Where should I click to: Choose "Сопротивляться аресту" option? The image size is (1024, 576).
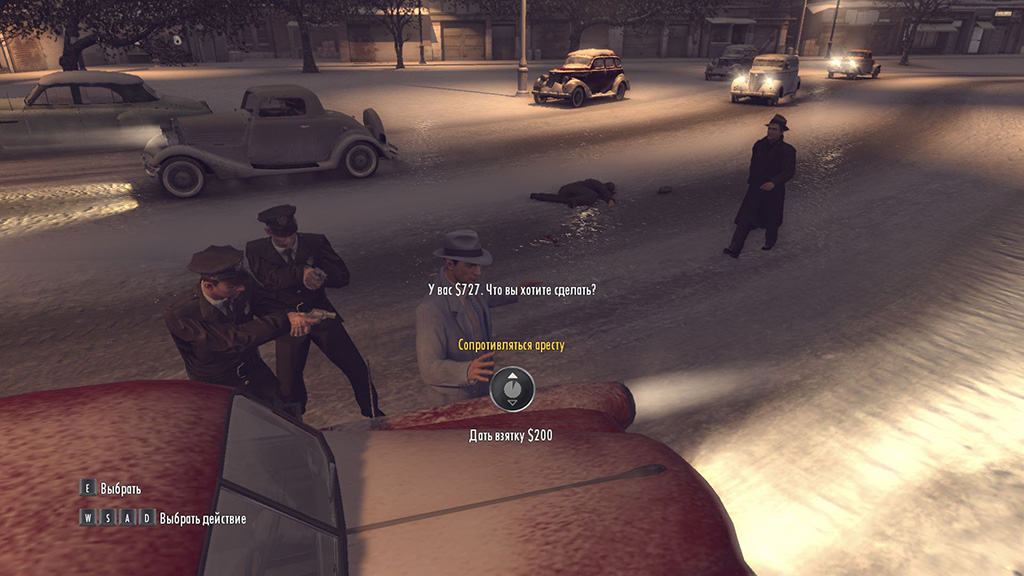(511, 346)
